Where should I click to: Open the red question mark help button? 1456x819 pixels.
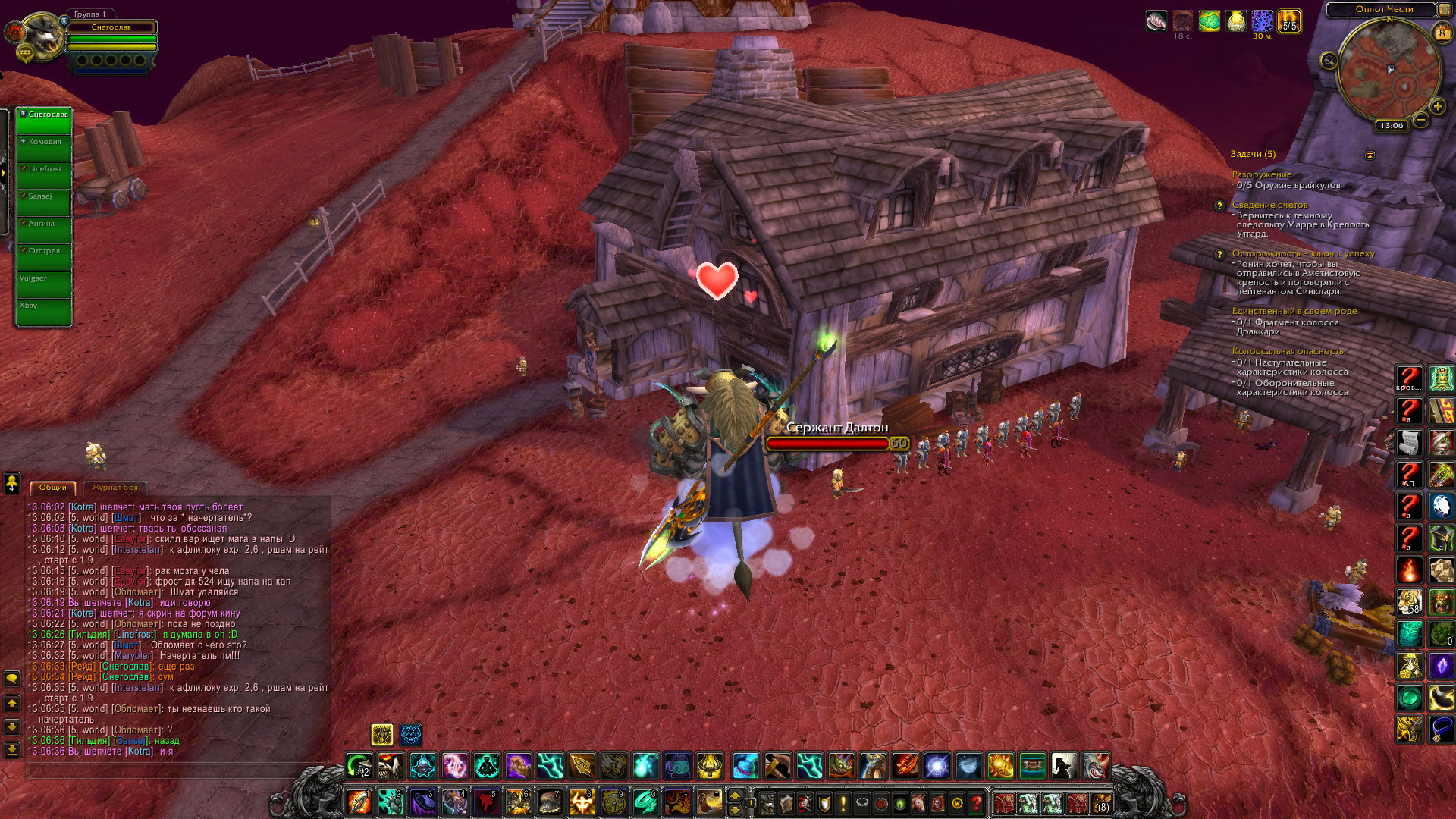(x=977, y=802)
